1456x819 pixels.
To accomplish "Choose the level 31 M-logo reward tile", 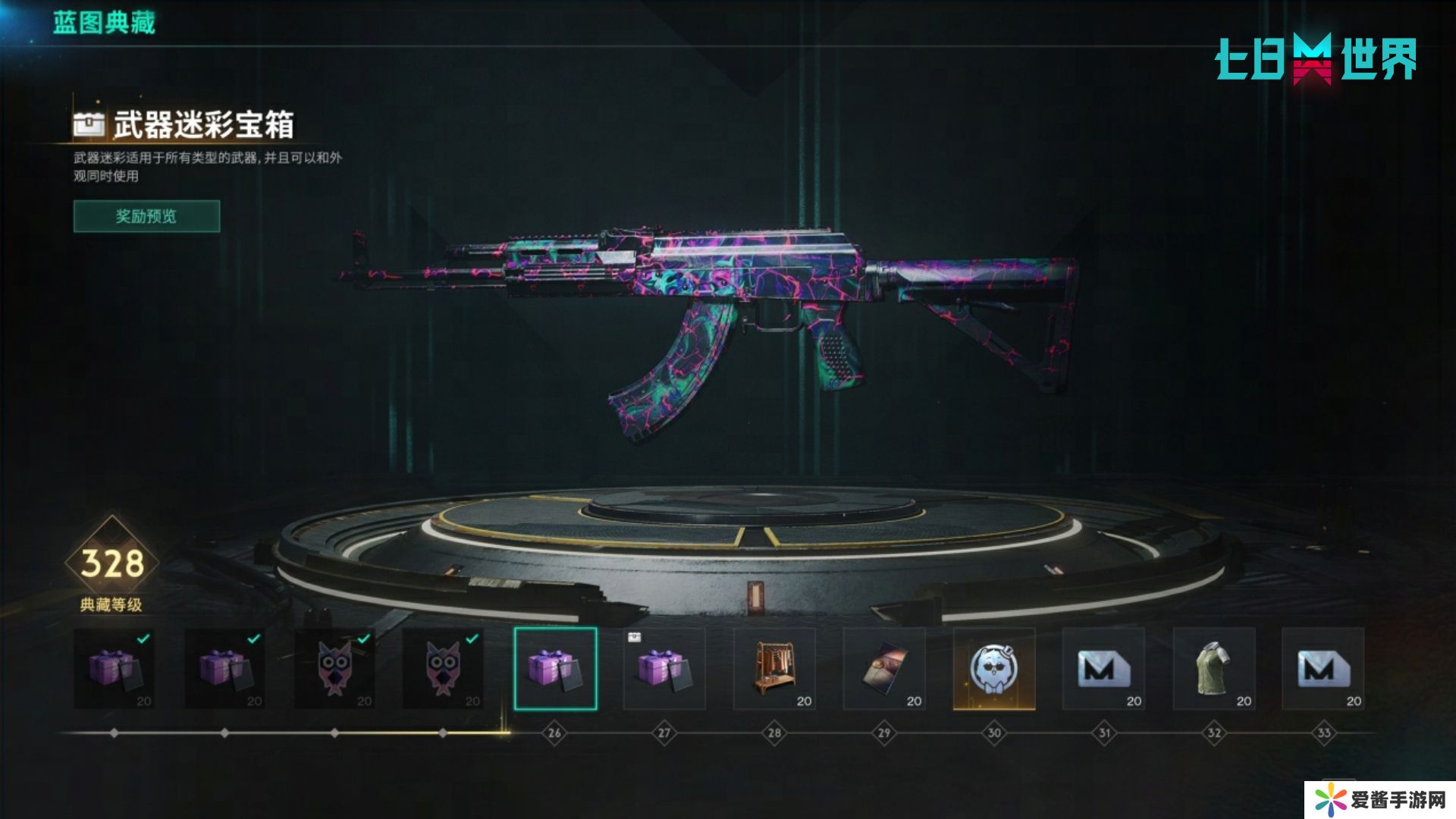I will click(1103, 669).
